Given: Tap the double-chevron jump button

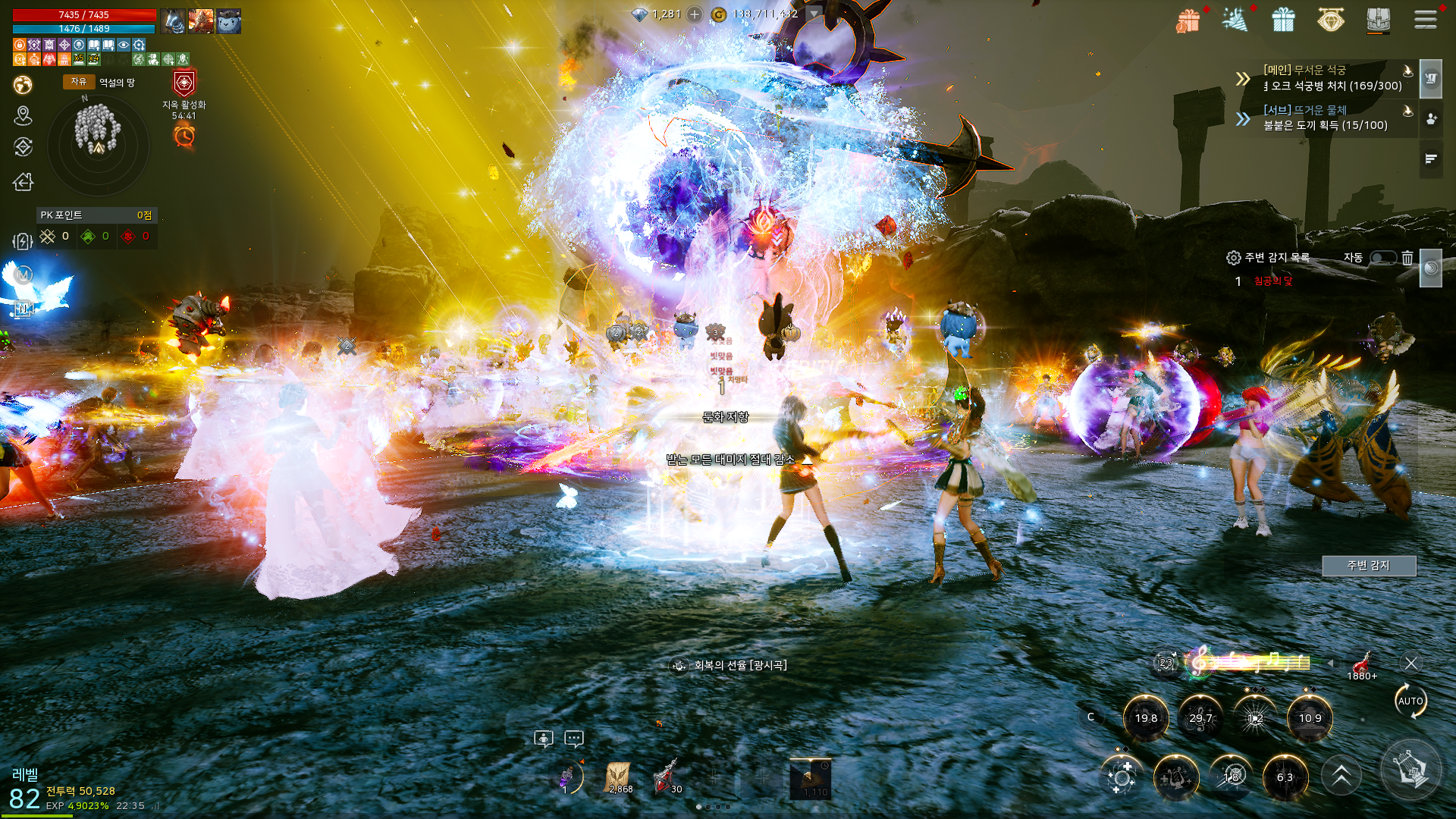Looking at the screenshot, I should pos(1341,776).
